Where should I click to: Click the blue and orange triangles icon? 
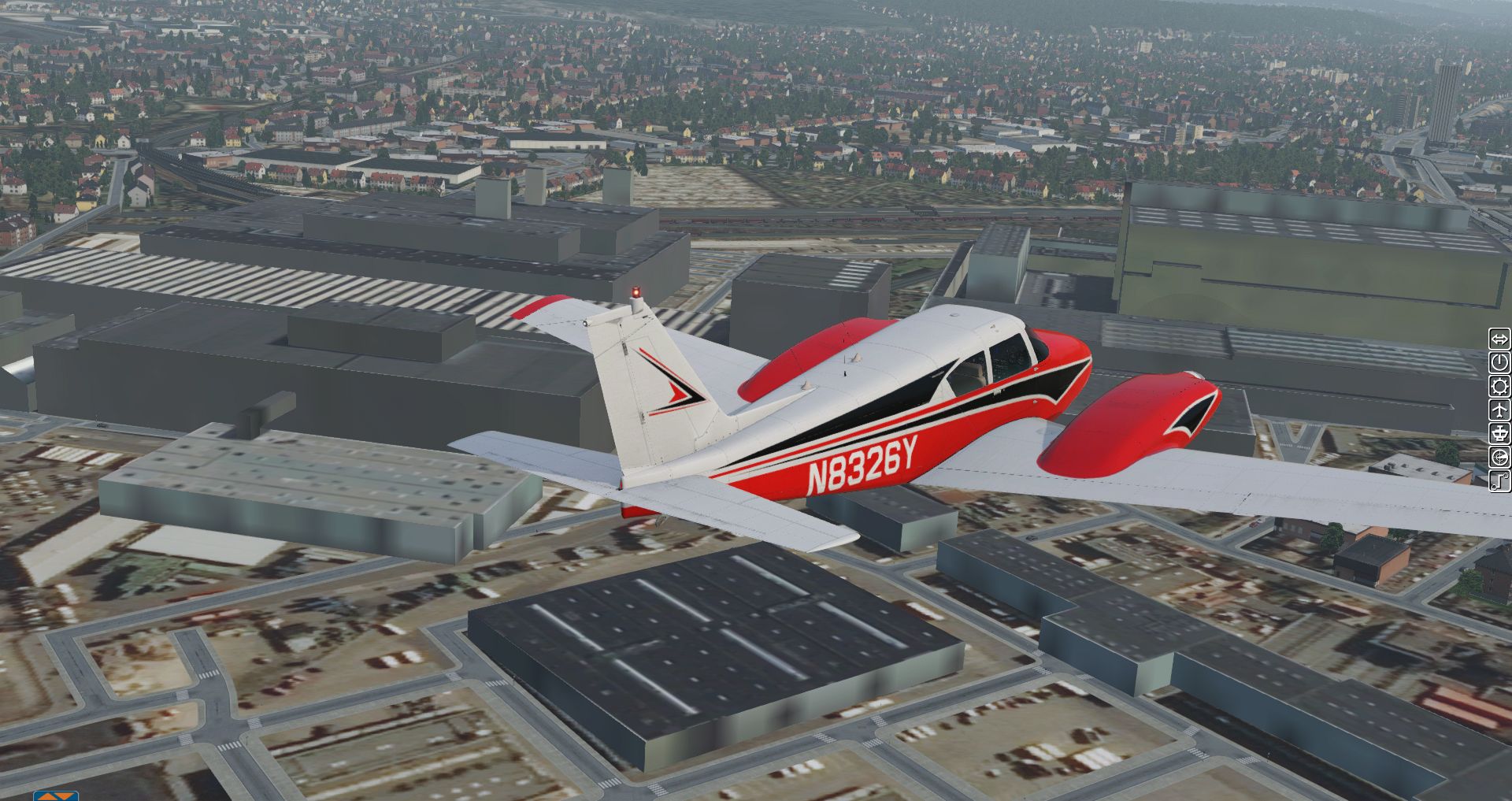(x=56, y=795)
